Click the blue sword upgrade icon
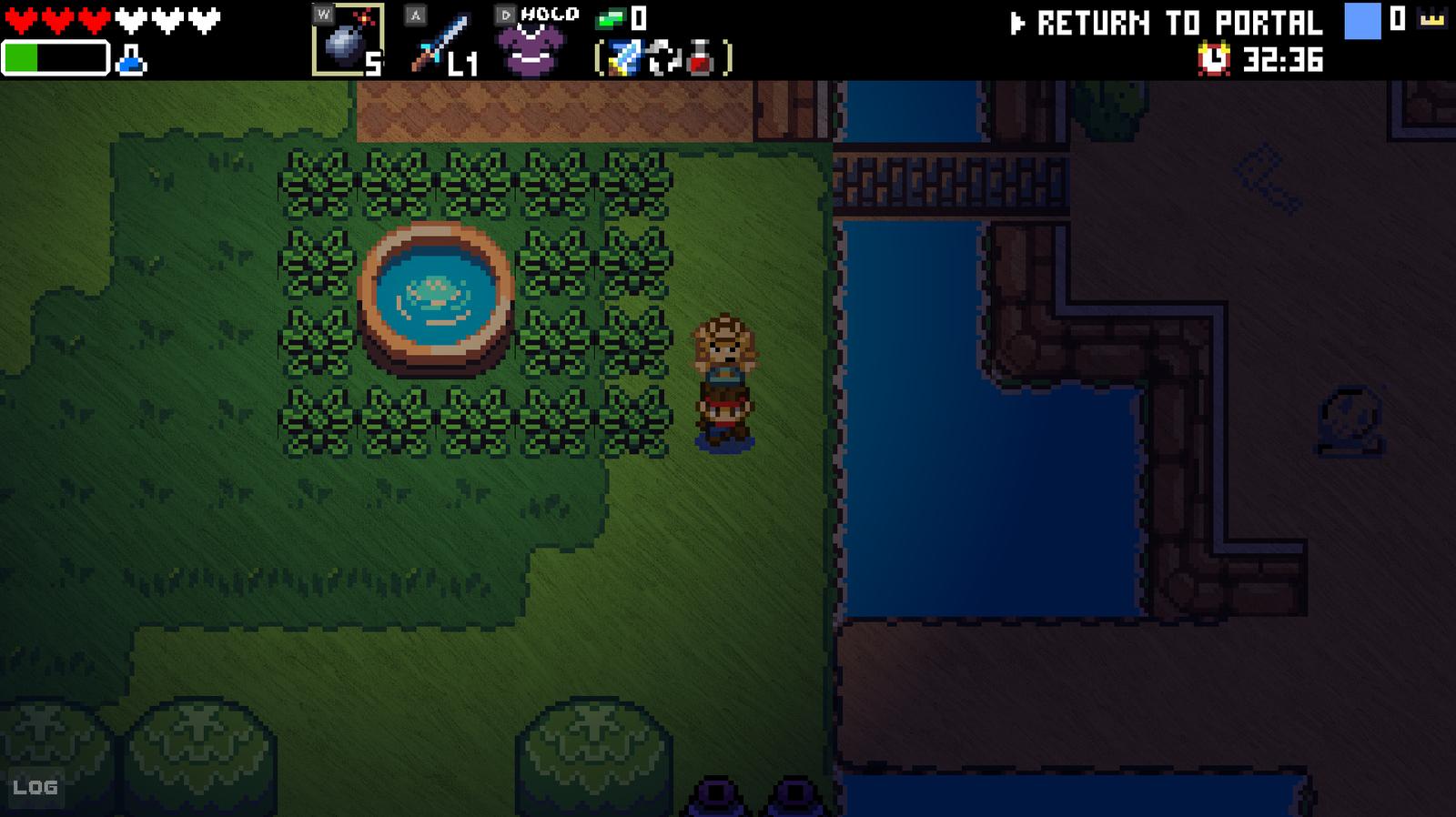 (624, 60)
